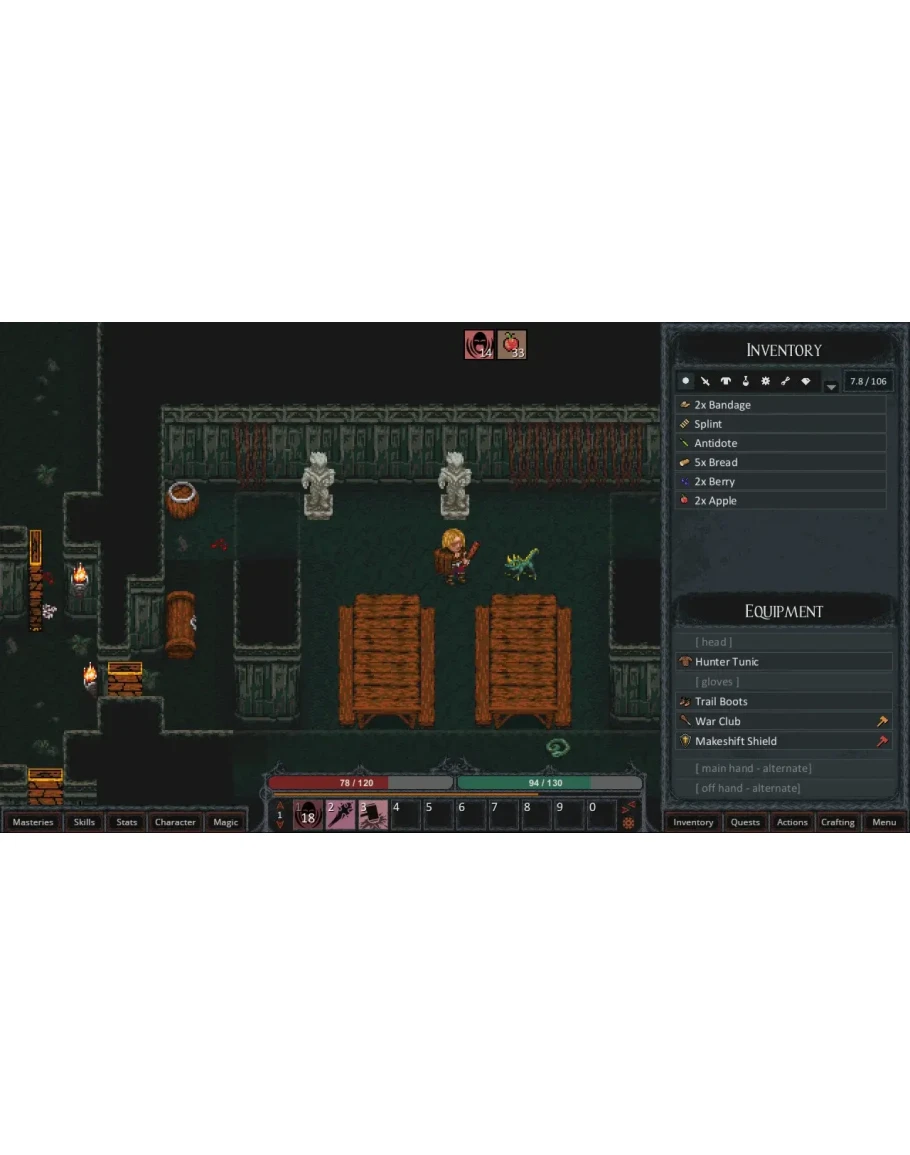Show the Actions panel
This screenshot has width=910, height=1155.
tap(792, 822)
